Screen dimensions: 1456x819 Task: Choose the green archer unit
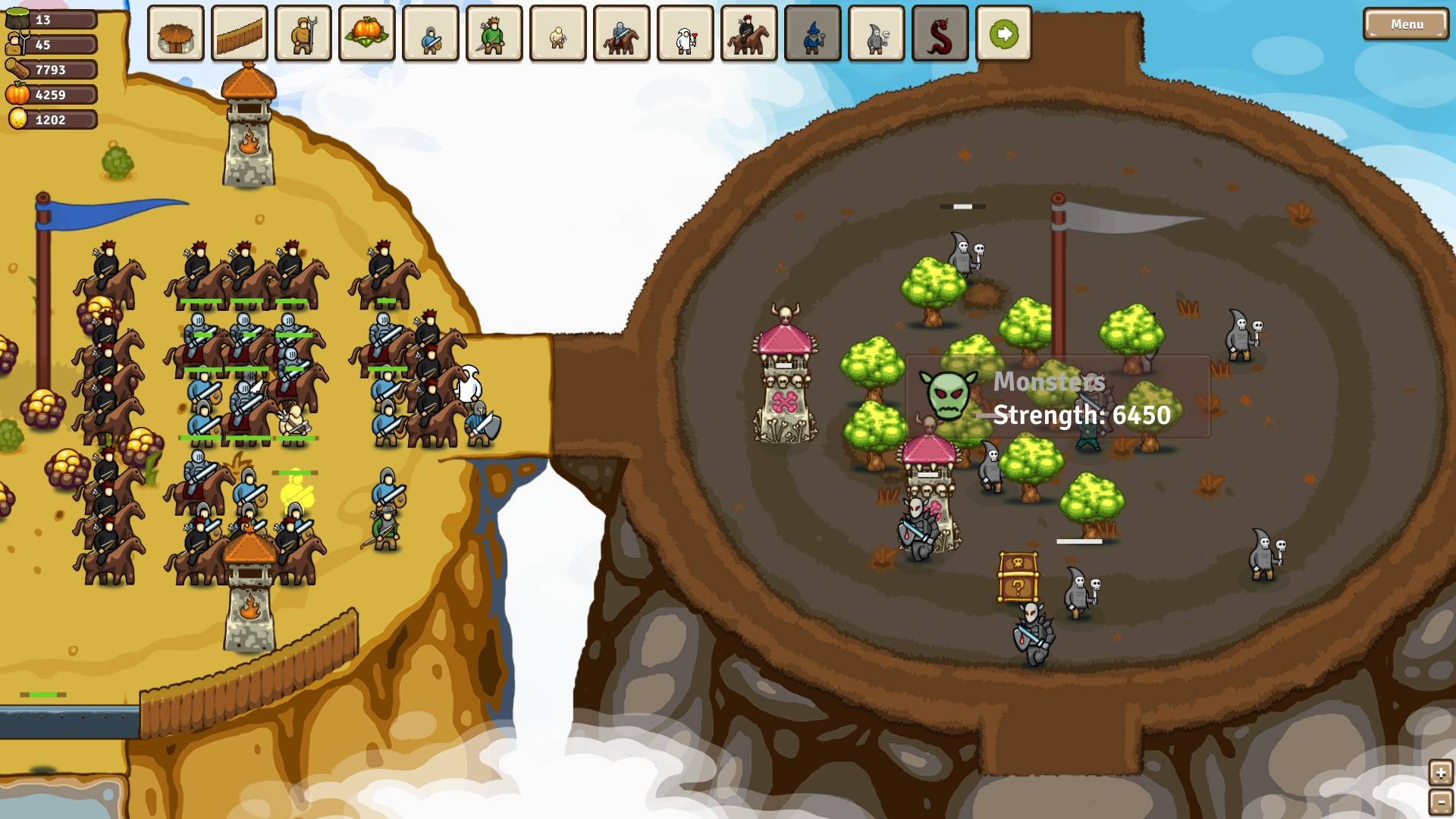click(x=494, y=34)
